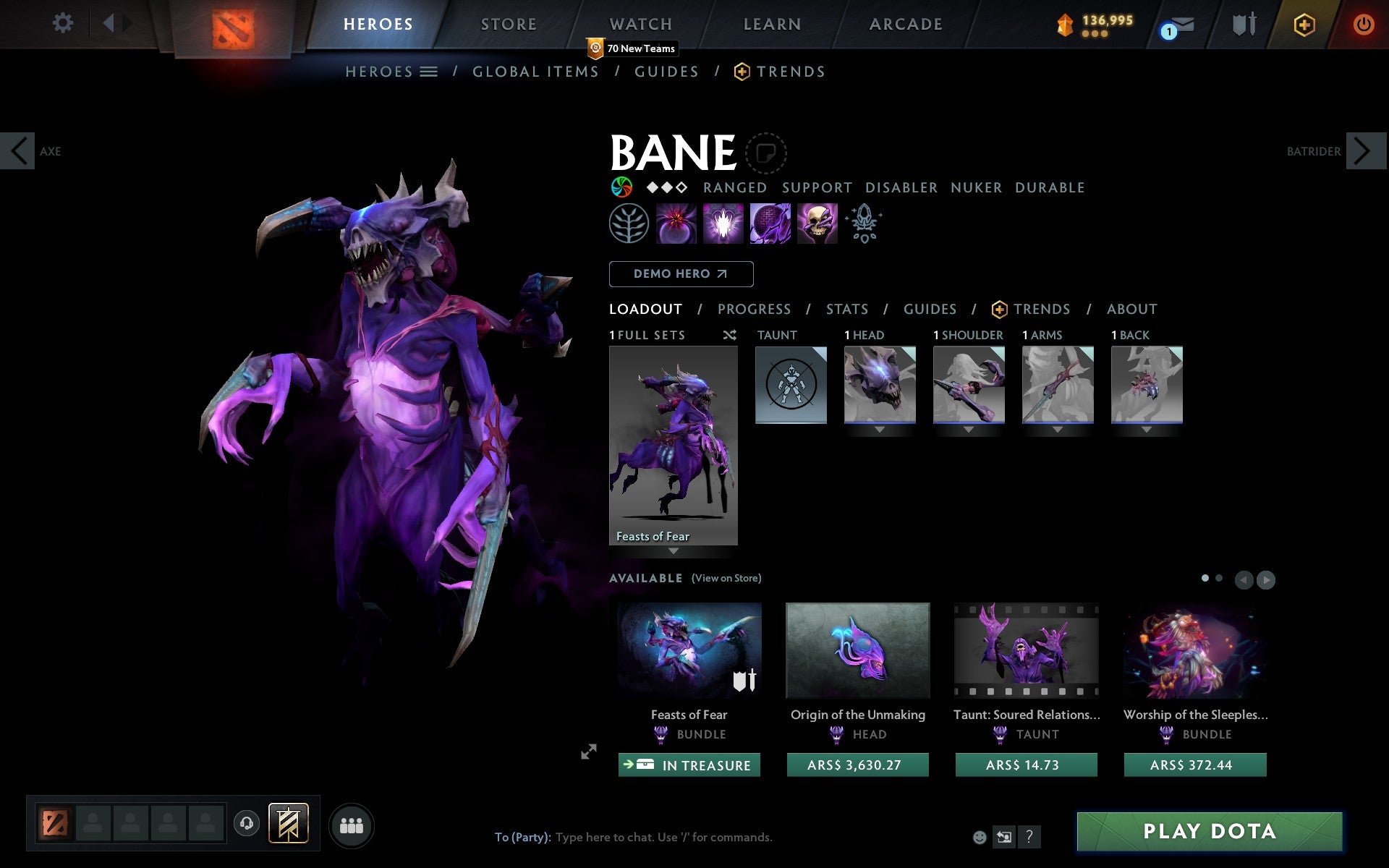Select the empty Taunt slot
Screen dimensions: 1389x868
[790, 384]
